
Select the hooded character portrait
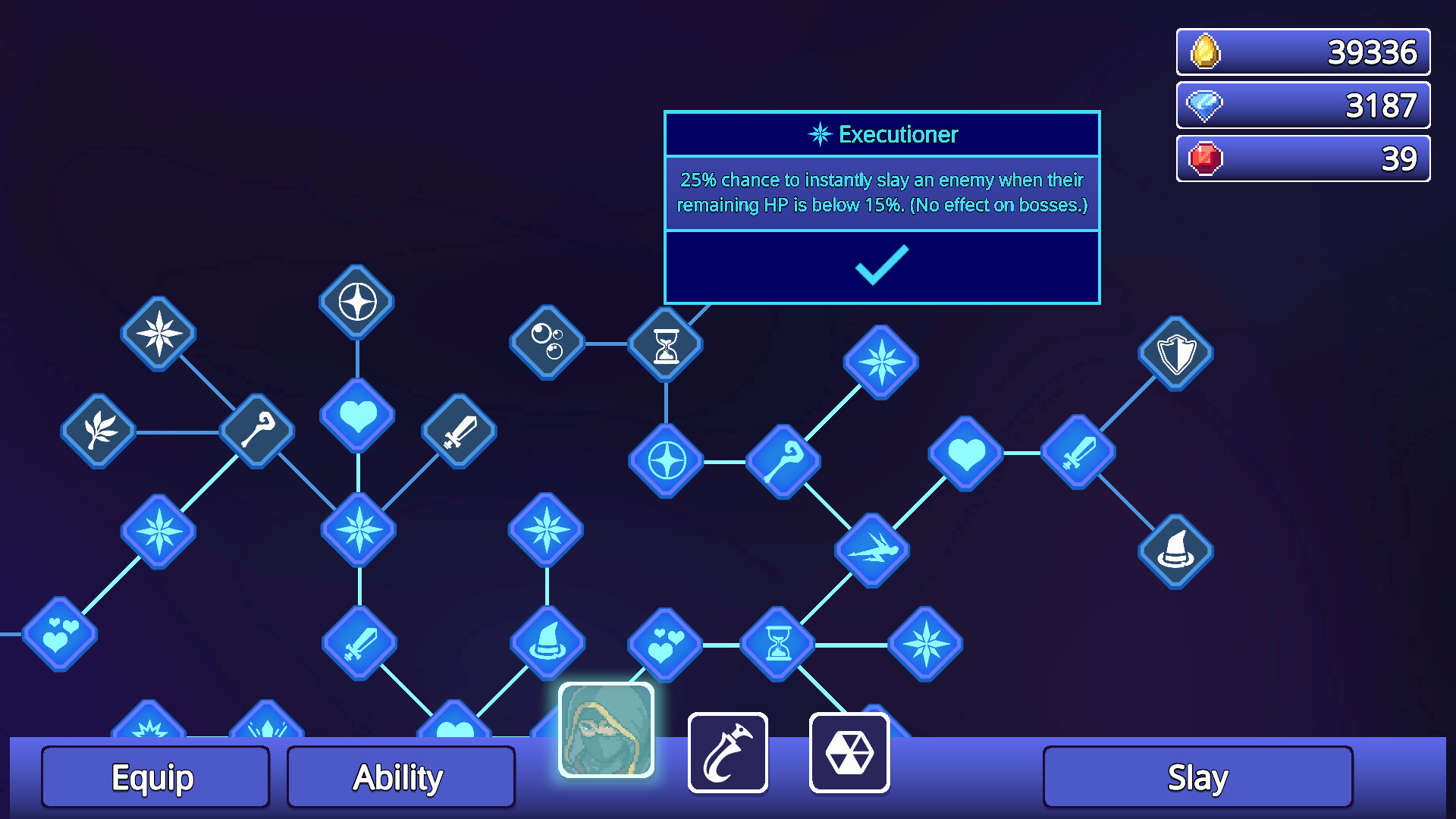click(606, 732)
